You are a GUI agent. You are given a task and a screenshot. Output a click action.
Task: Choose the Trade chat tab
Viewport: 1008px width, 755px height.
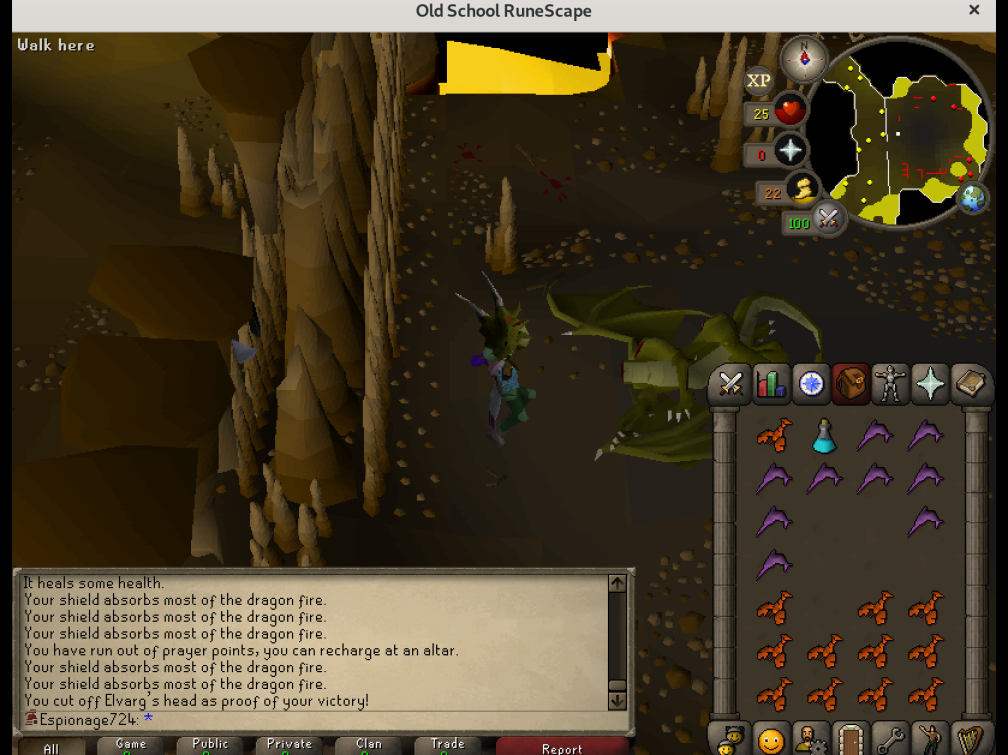pos(448,745)
